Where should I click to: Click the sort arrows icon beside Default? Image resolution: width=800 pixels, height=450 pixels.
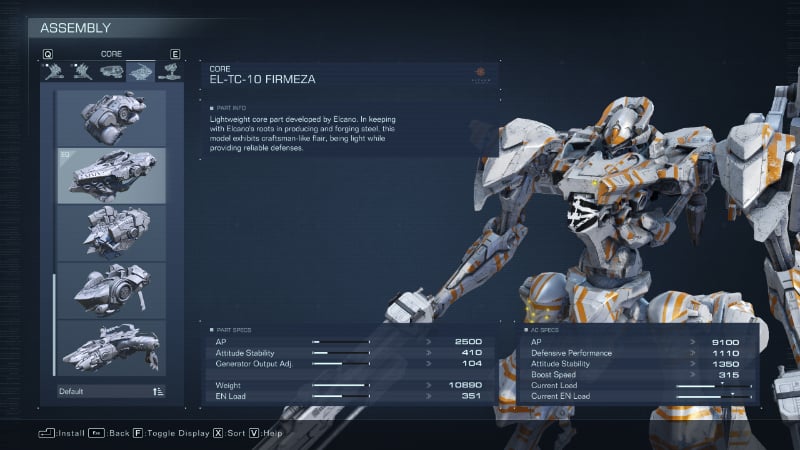tap(159, 391)
